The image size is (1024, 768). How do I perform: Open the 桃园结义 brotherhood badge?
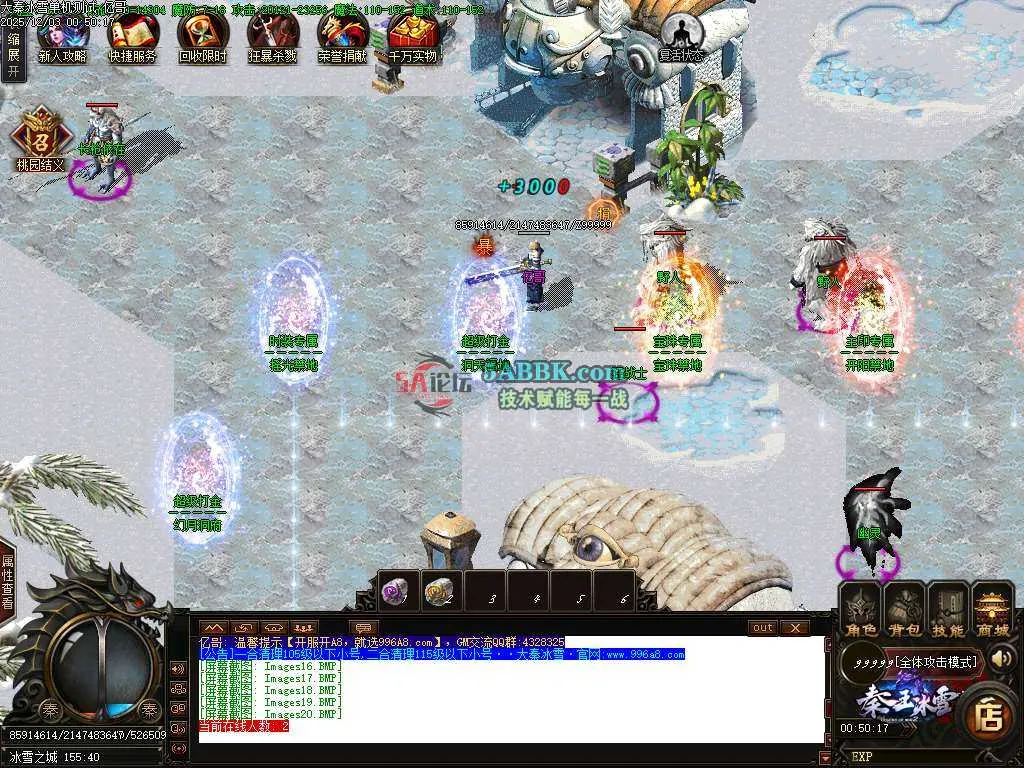click(x=40, y=138)
